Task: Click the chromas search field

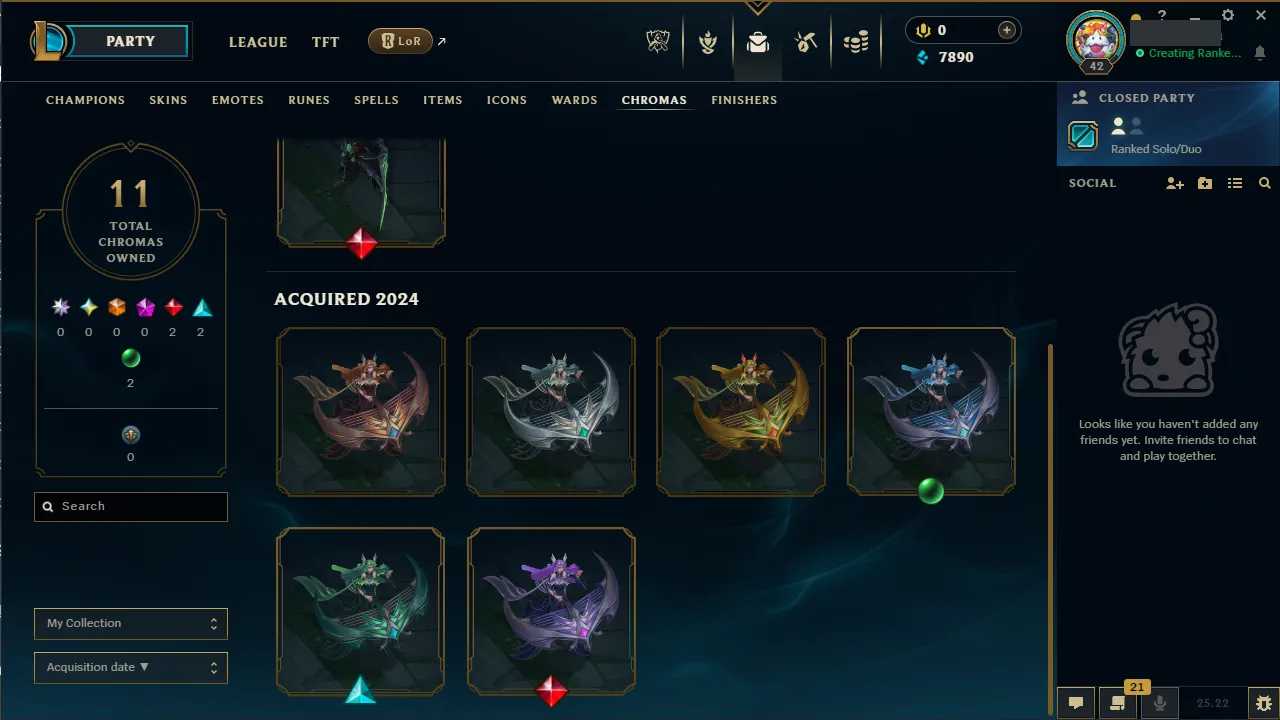Action: pos(130,507)
